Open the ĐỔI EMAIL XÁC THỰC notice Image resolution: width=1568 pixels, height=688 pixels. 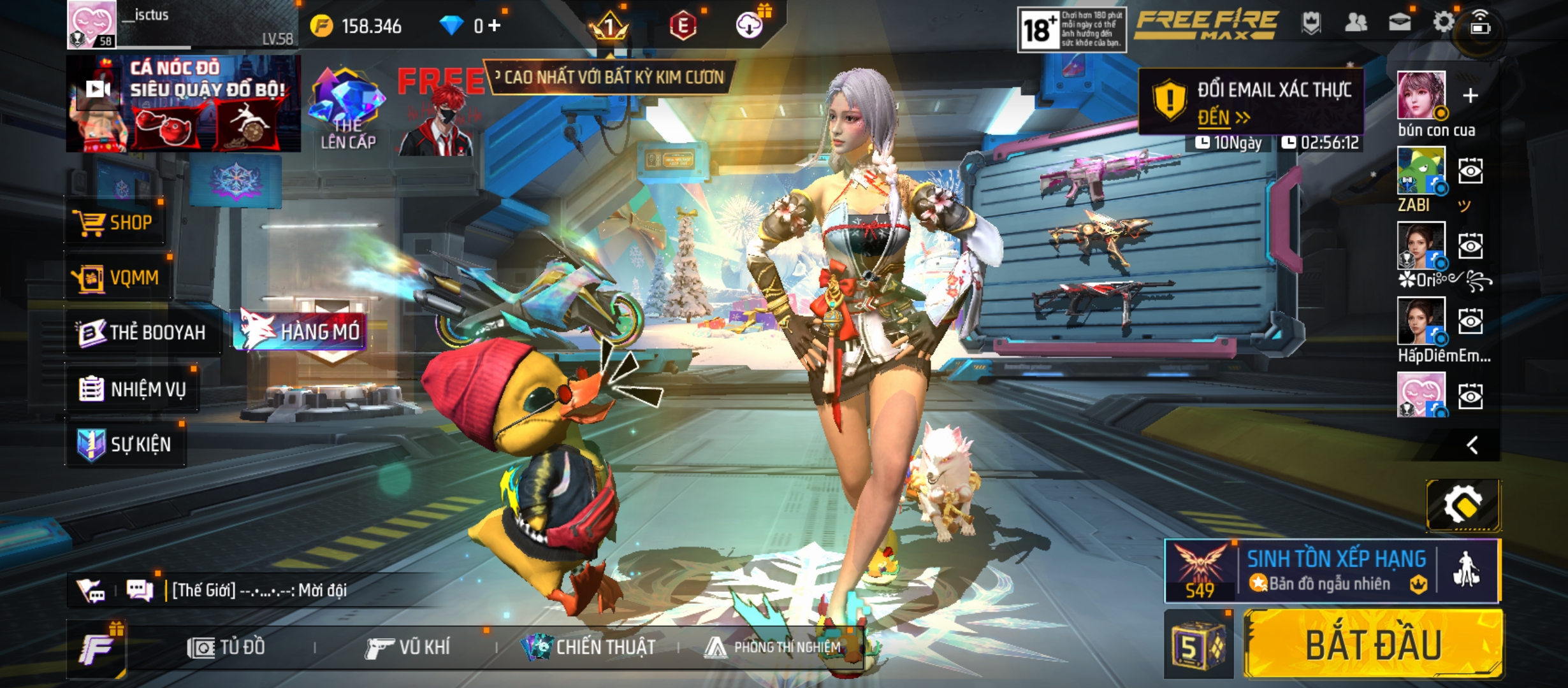pos(1251,102)
